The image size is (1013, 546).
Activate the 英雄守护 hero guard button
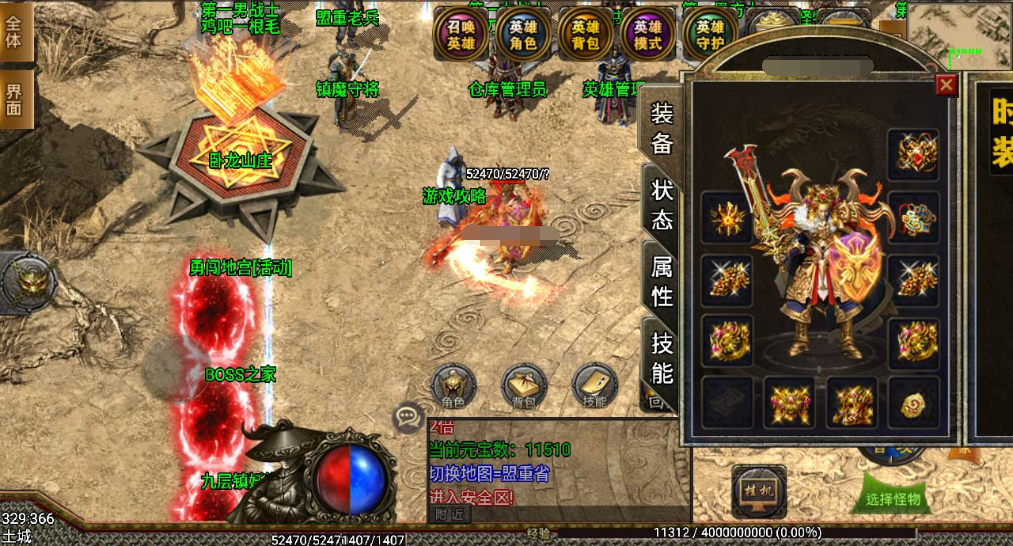pos(709,35)
